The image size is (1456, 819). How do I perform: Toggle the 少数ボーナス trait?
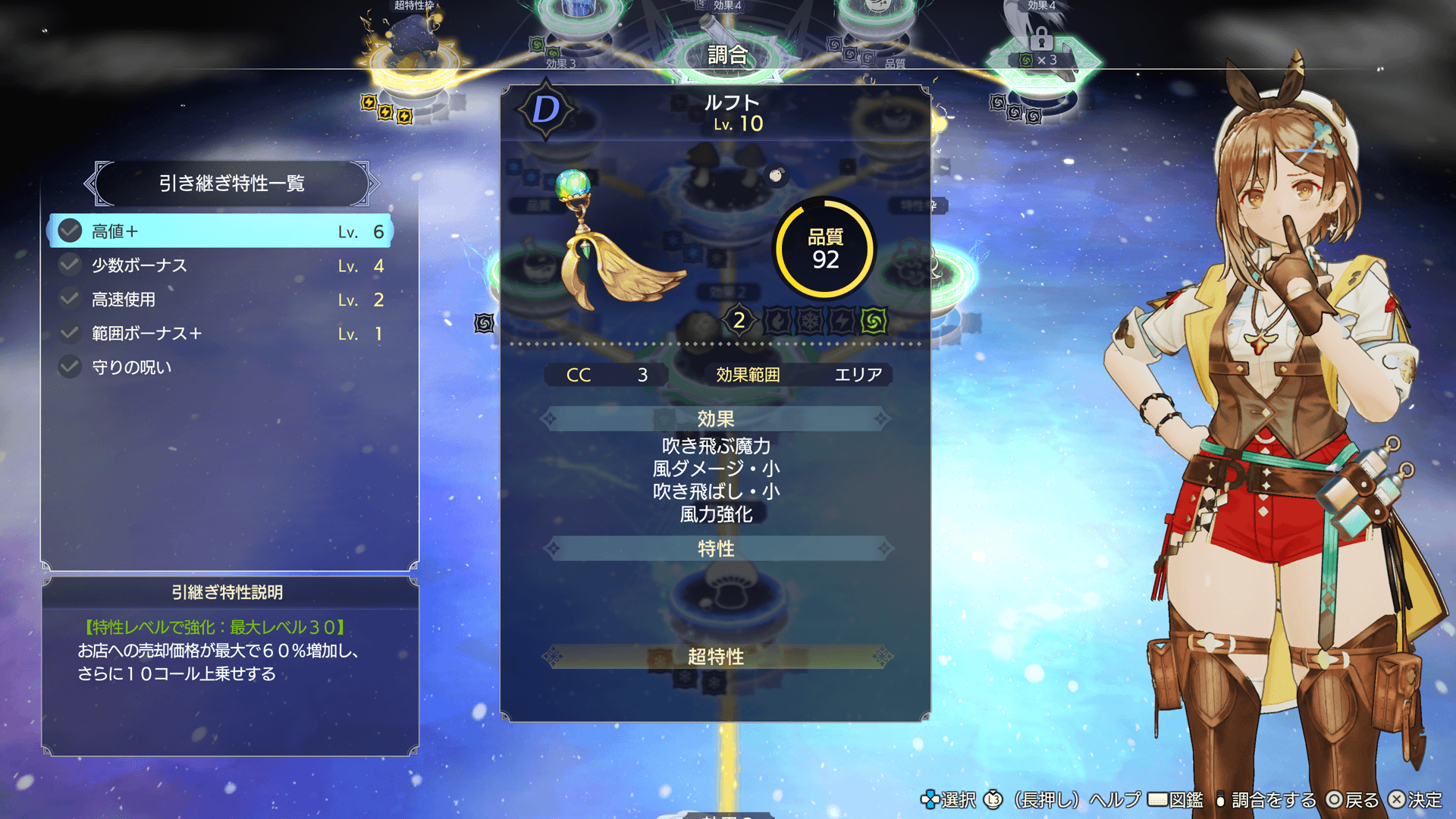pyautogui.click(x=220, y=265)
